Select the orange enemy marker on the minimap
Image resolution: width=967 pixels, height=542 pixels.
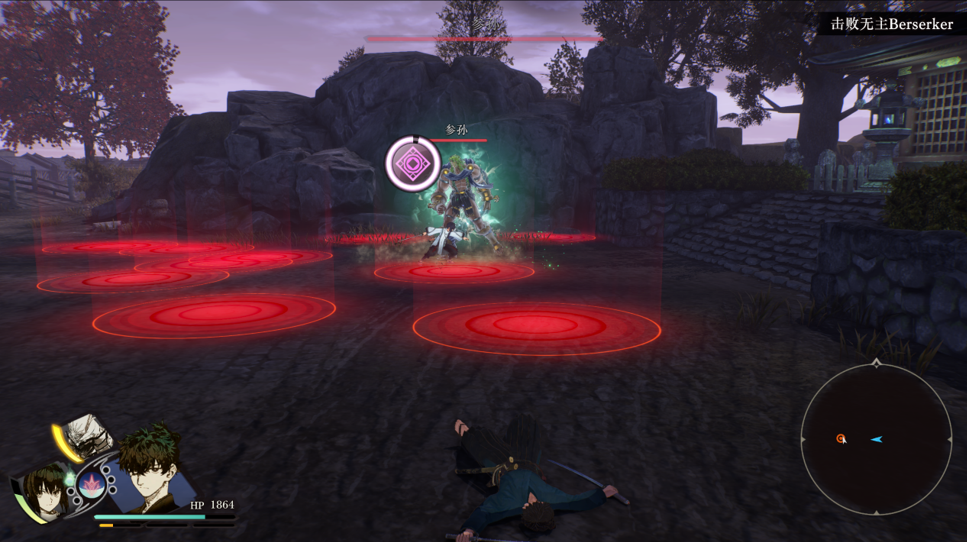tap(841, 439)
